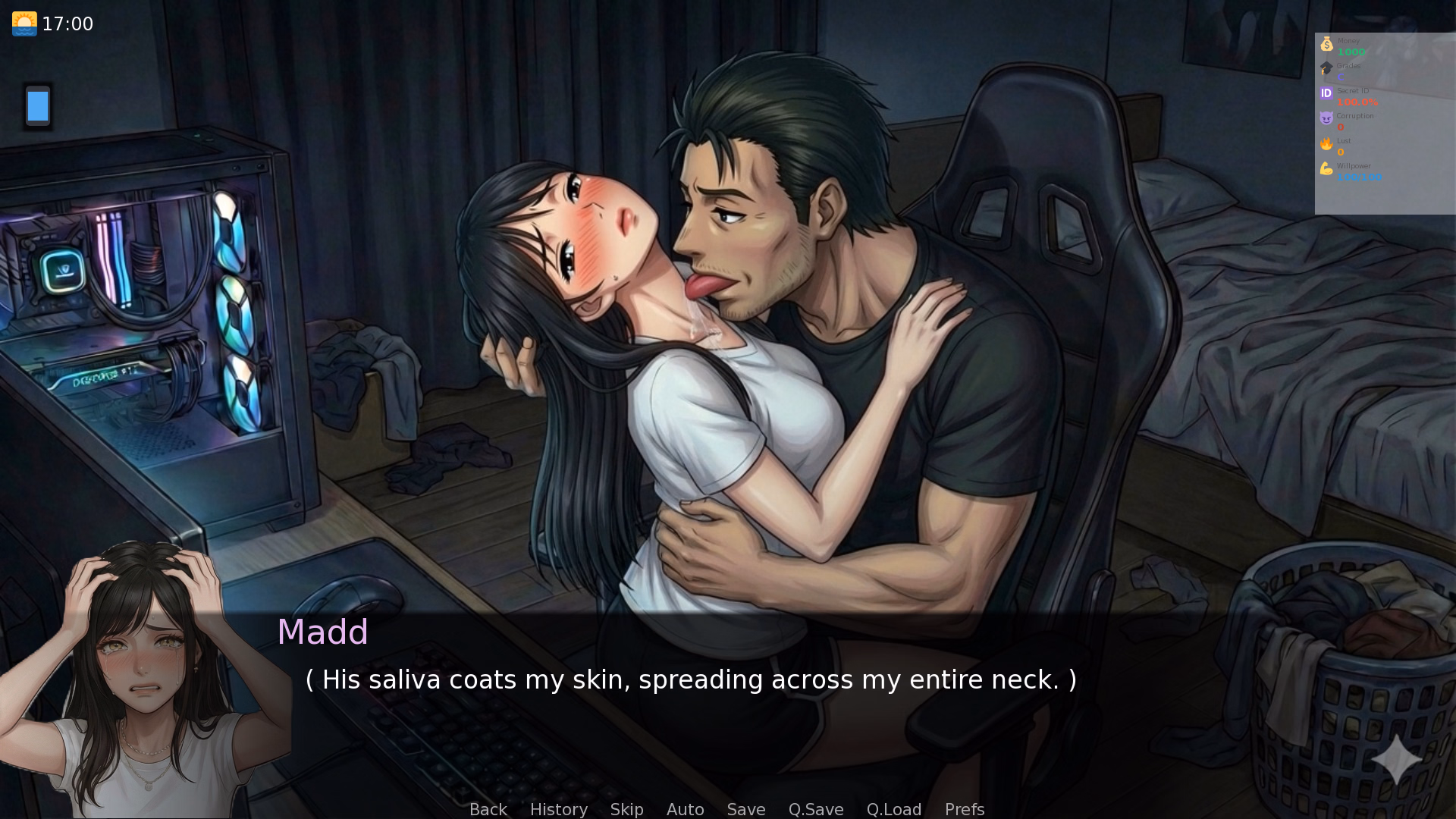Open the Save screen
The image size is (1456, 819).
745,809
